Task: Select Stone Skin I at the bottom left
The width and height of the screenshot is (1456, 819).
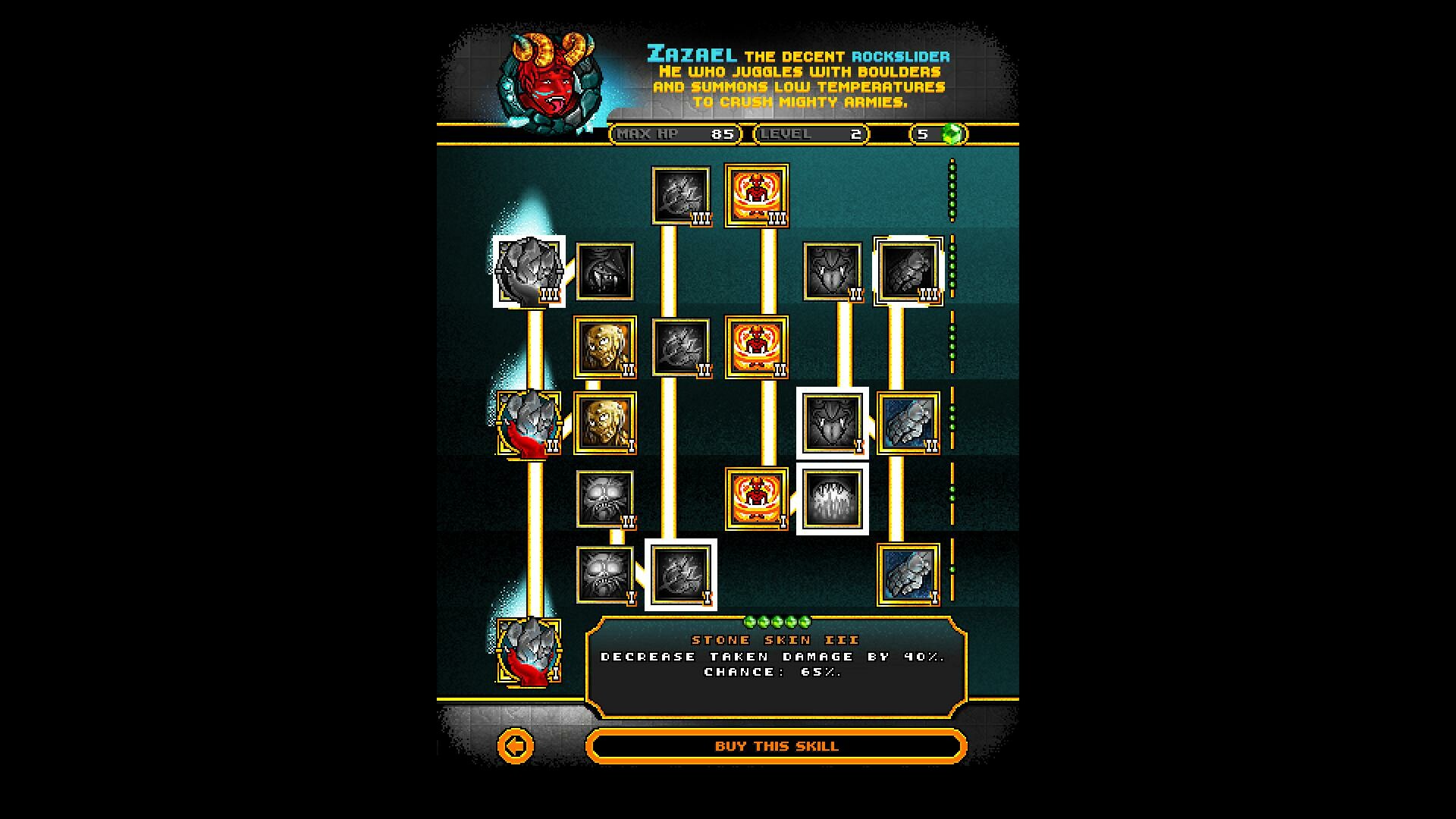Action: (529, 651)
